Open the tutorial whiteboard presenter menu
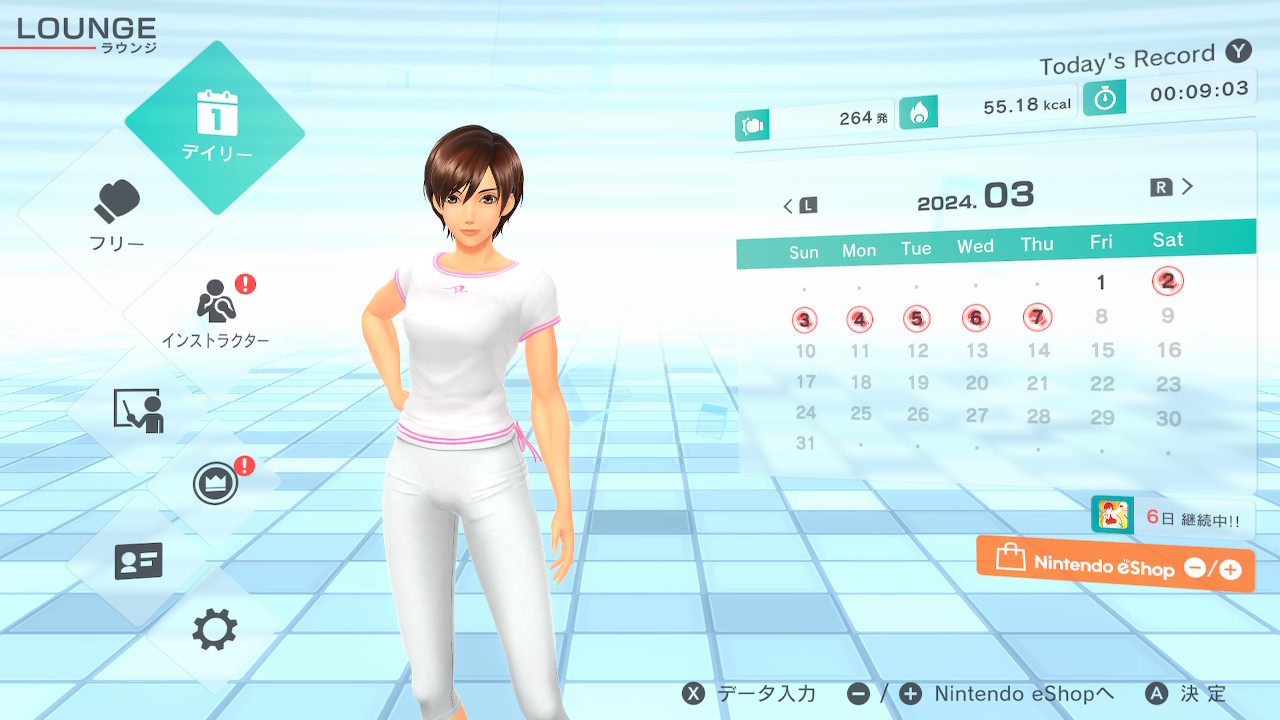 pos(138,411)
